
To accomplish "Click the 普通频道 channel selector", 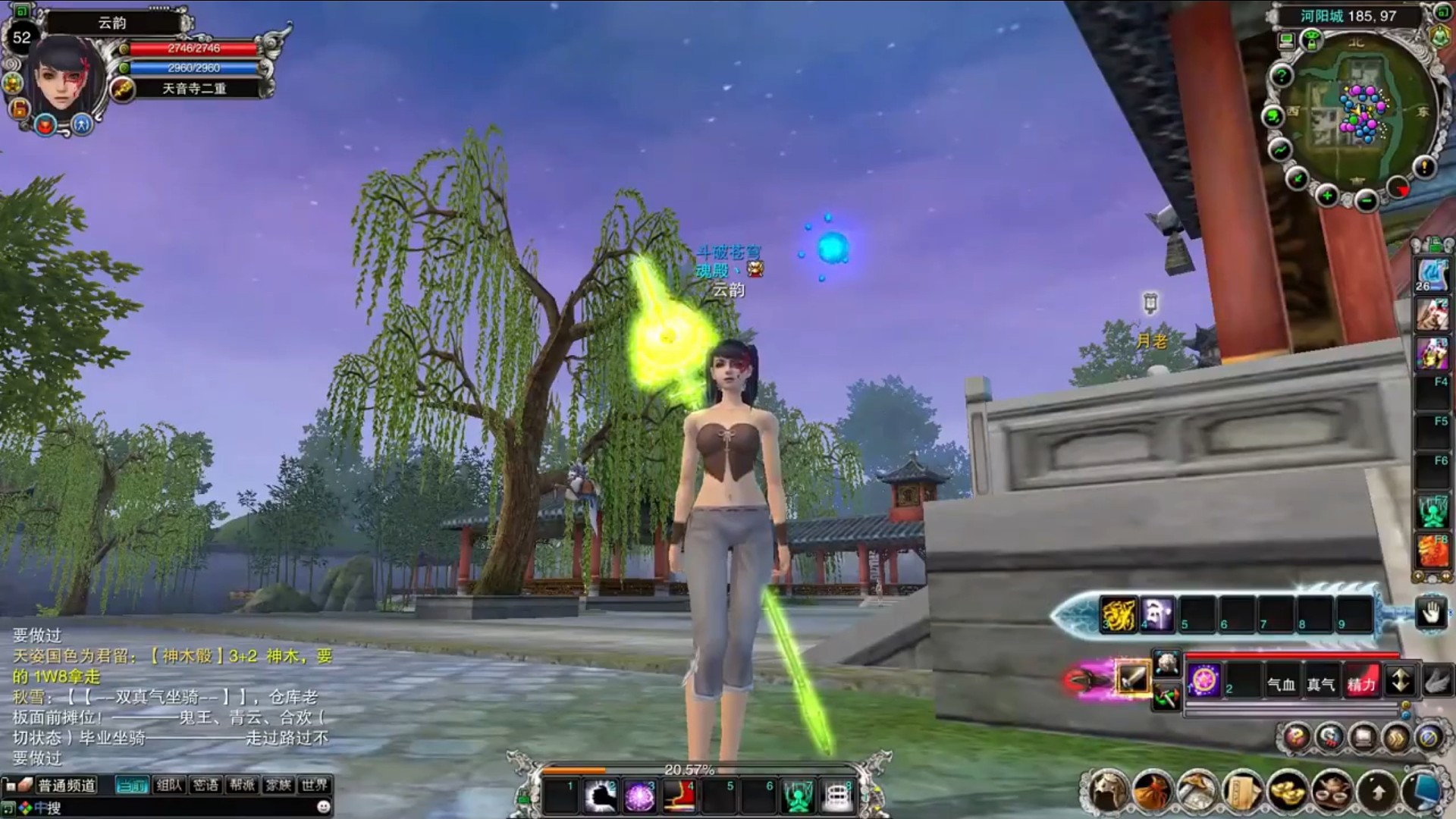I will click(67, 786).
